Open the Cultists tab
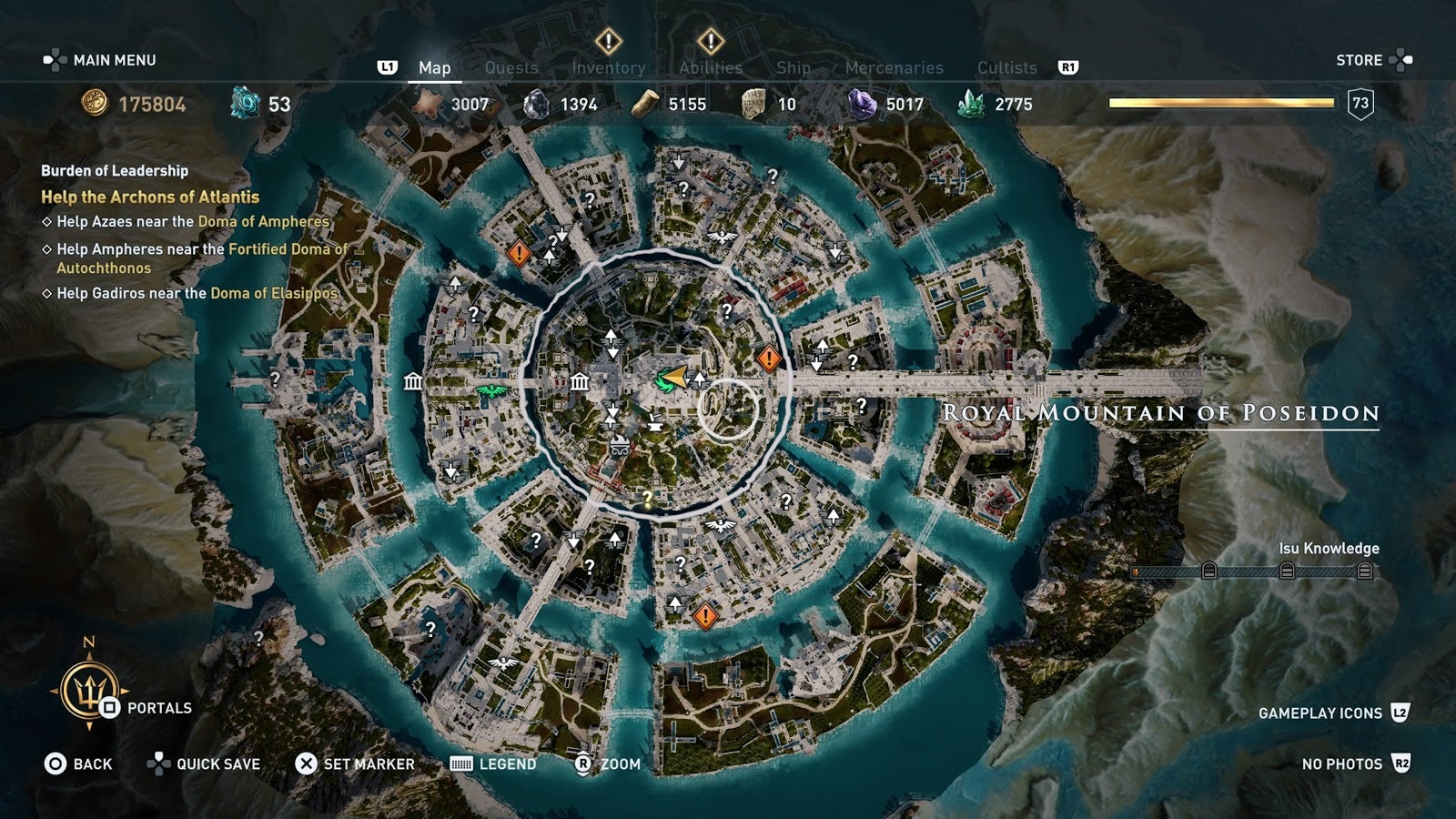The image size is (1456, 819). coord(1006,67)
